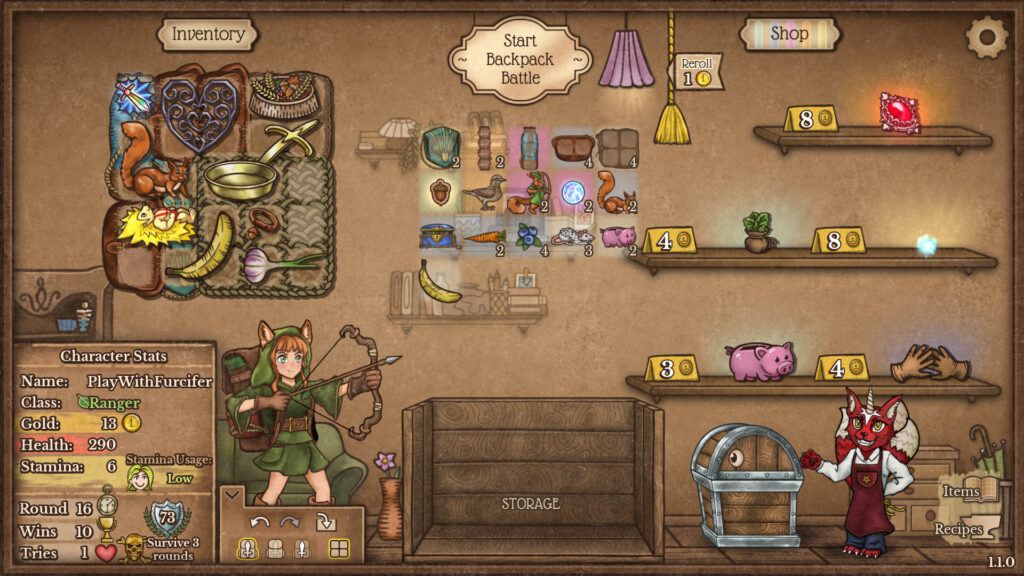The width and height of the screenshot is (1024, 576).
Task: Open the settings gear
Action: (986, 38)
